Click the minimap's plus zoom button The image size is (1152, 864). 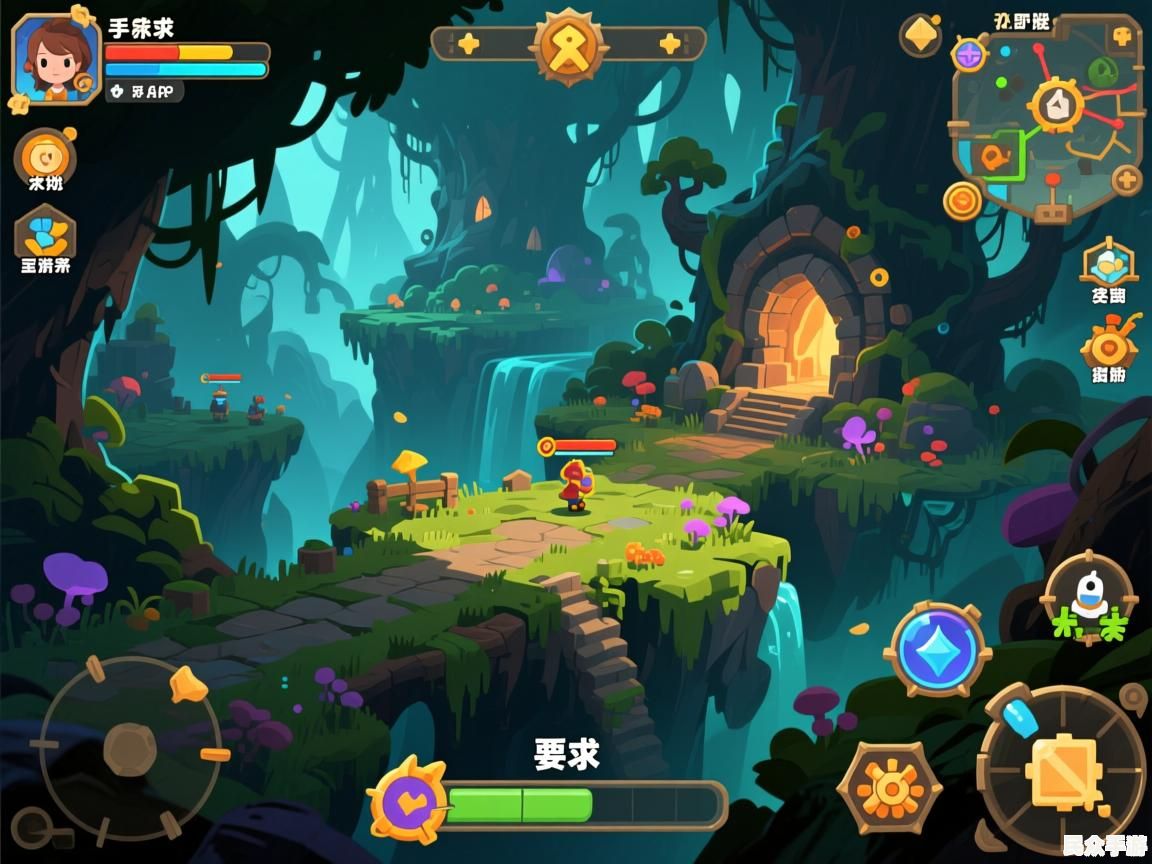coord(1127,181)
